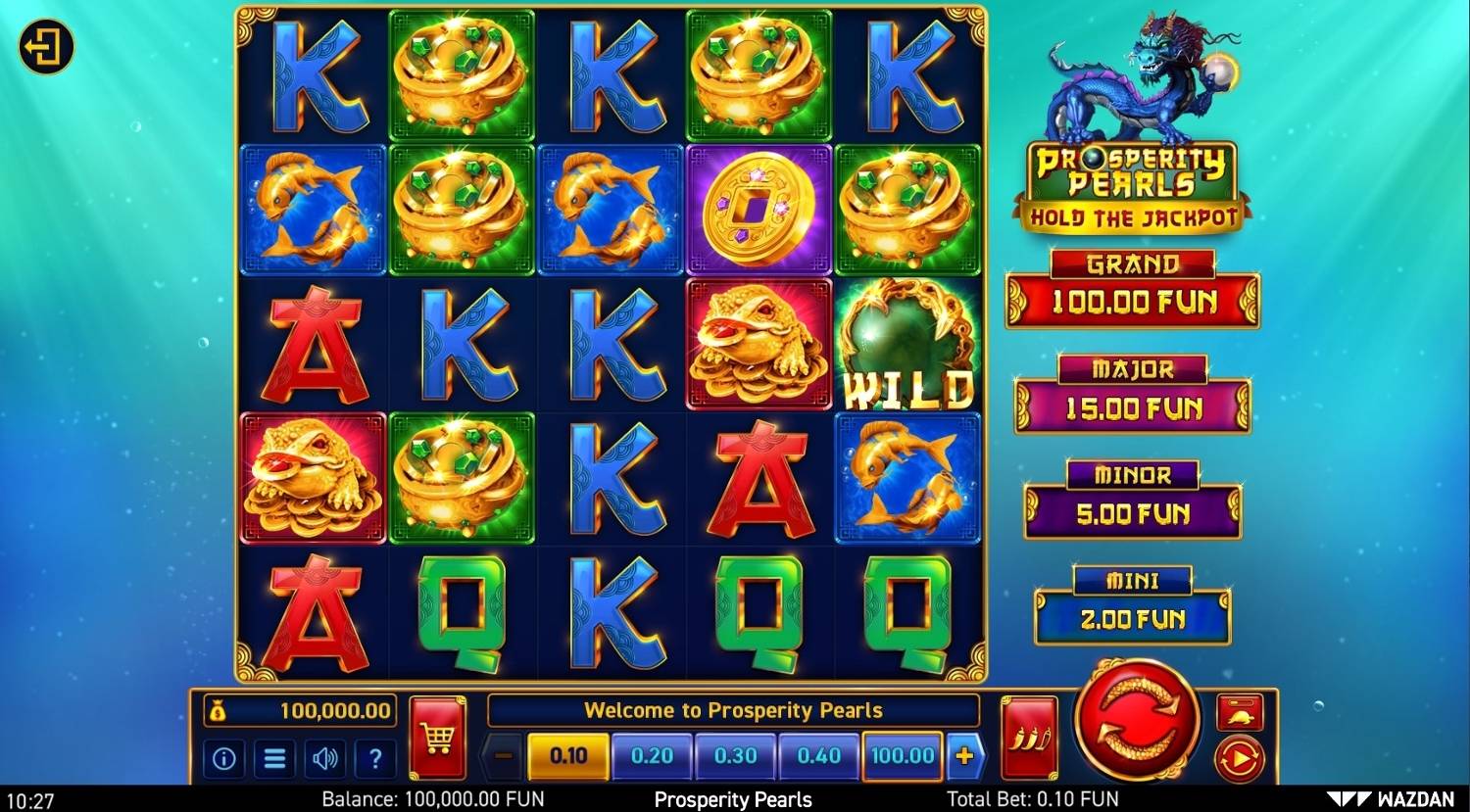This screenshot has width=1470, height=812.
Task: Open the question mark help
Action: (x=374, y=758)
